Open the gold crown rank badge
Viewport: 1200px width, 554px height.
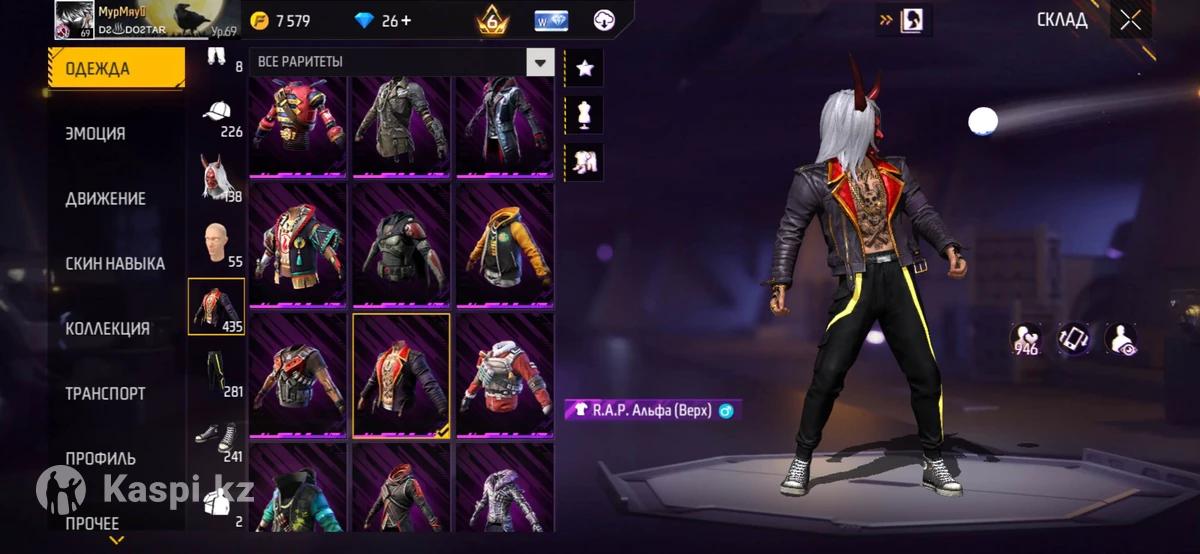[492, 20]
